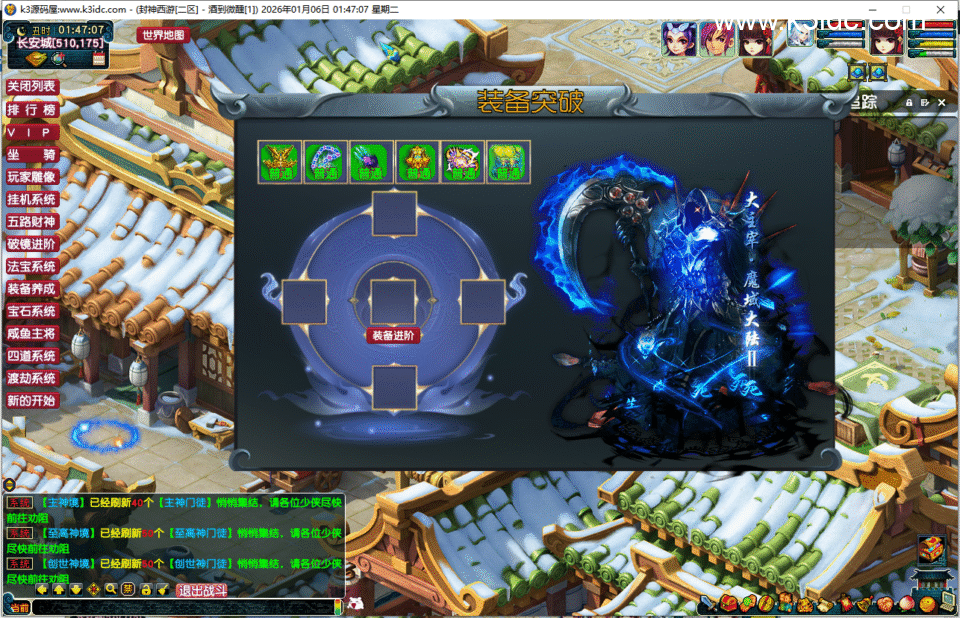This screenshot has width=960, height=618.
Task: Open the VIP menu entry
Action: pos(32,132)
